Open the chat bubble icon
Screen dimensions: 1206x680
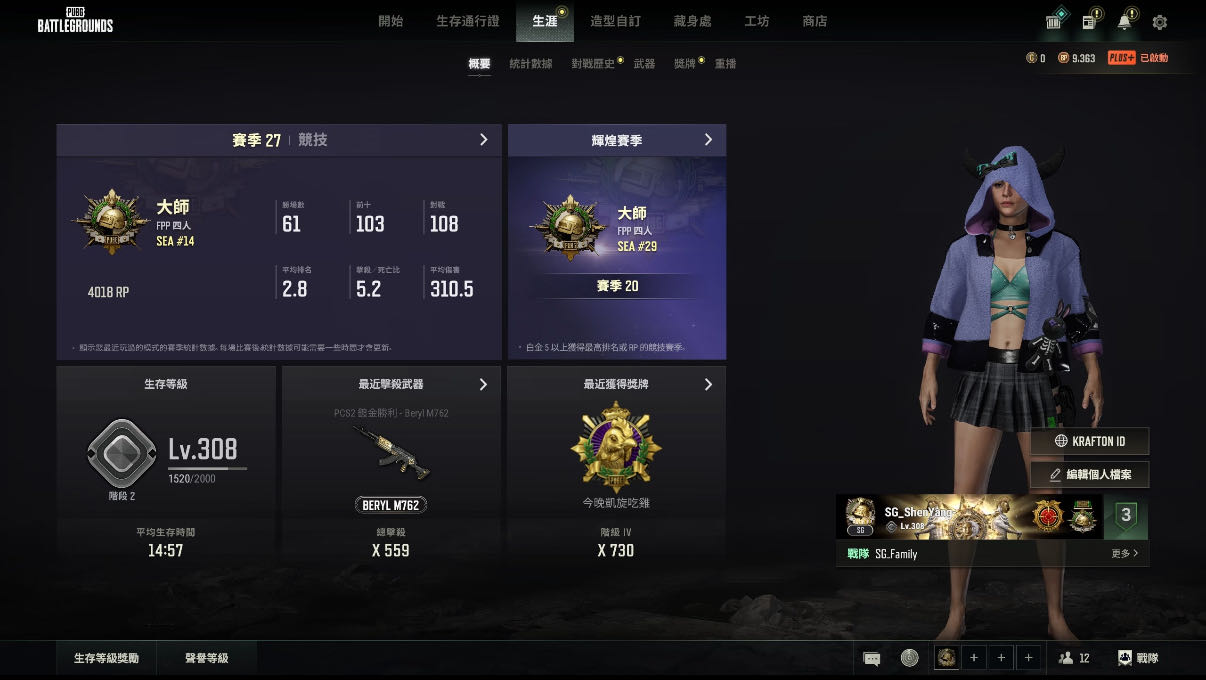click(x=872, y=658)
